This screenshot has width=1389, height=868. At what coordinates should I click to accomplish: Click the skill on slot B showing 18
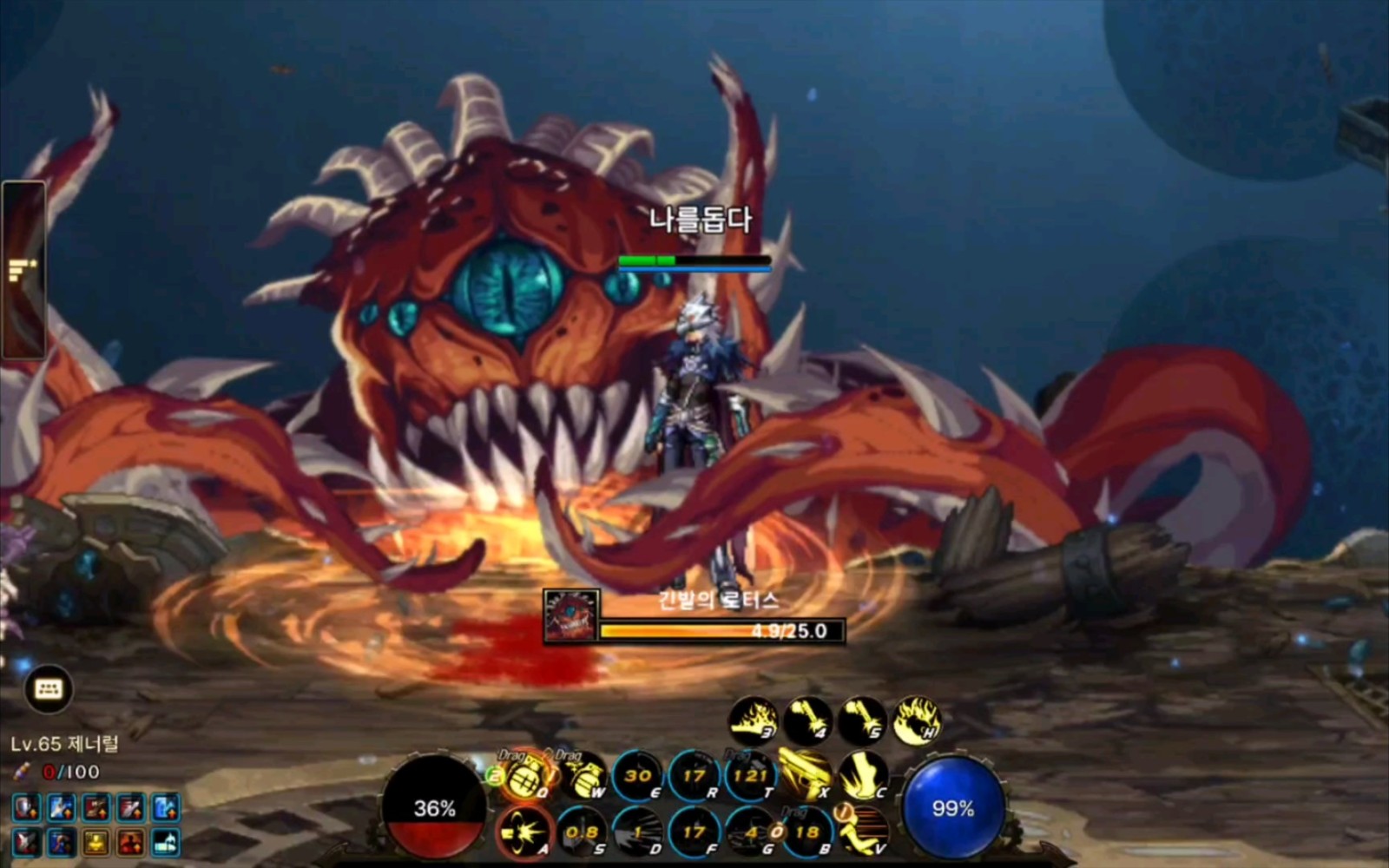pyautogui.click(x=806, y=831)
